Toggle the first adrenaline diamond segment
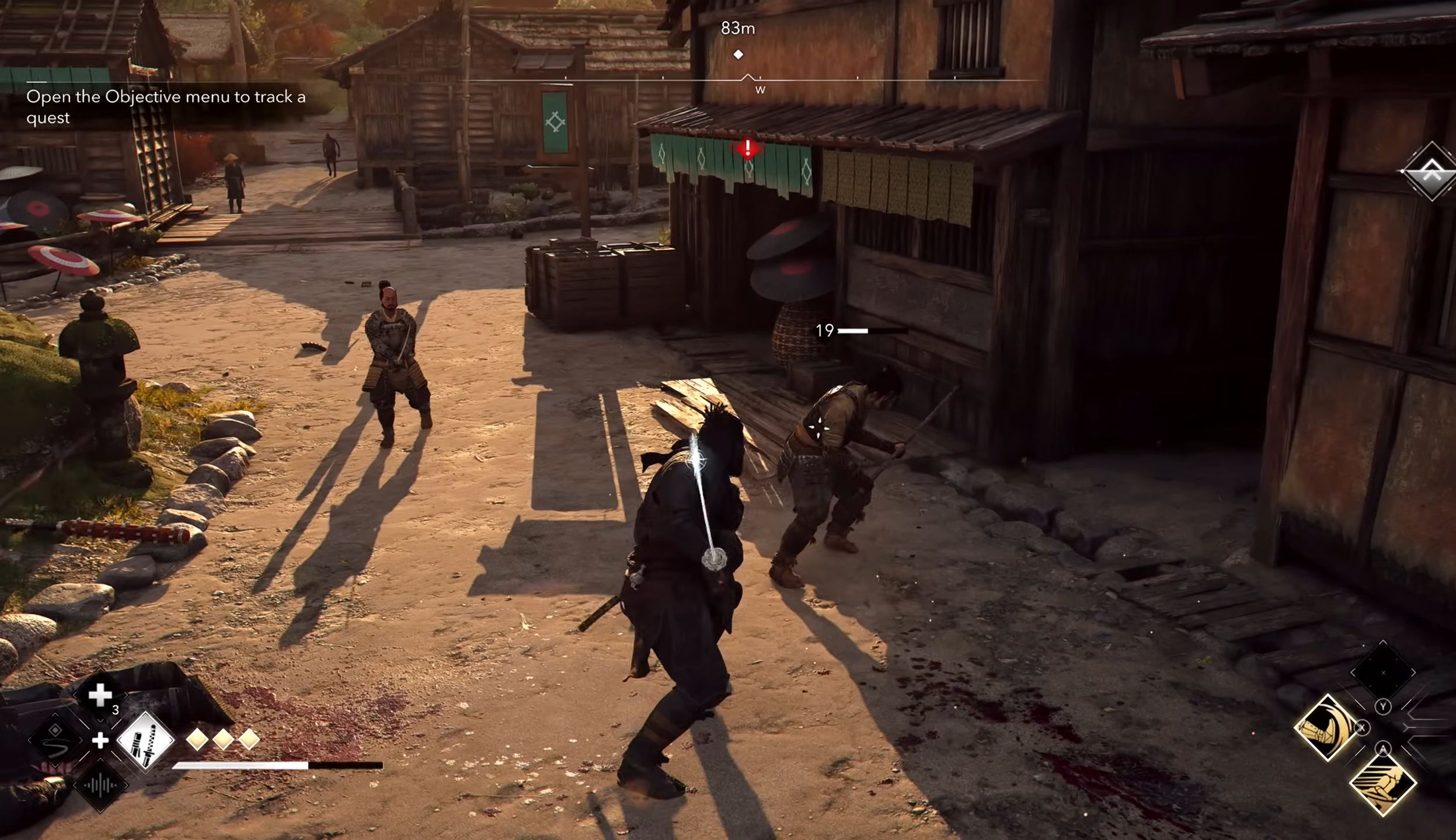This screenshot has width=1456, height=840. click(197, 740)
